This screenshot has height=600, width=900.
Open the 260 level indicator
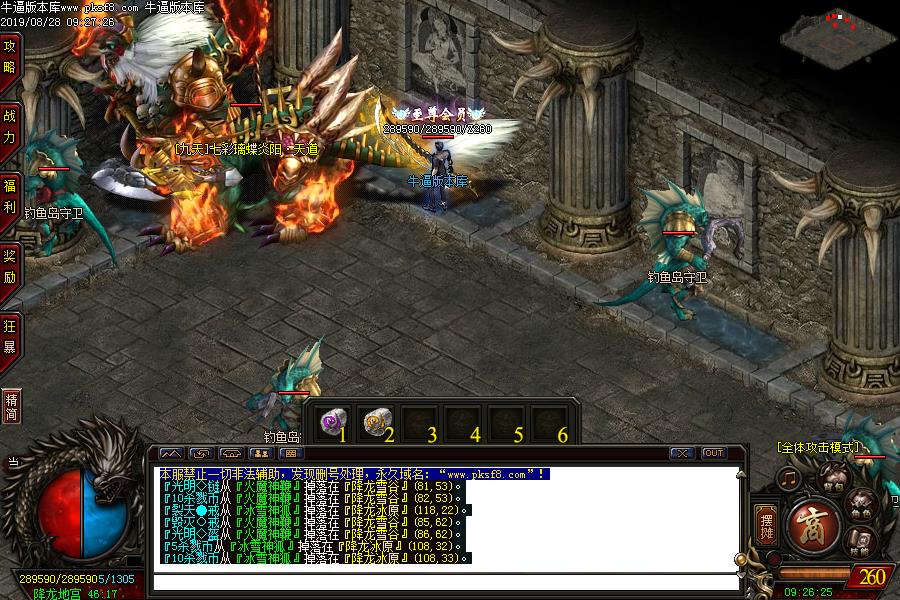pyautogui.click(x=871, y=576)
